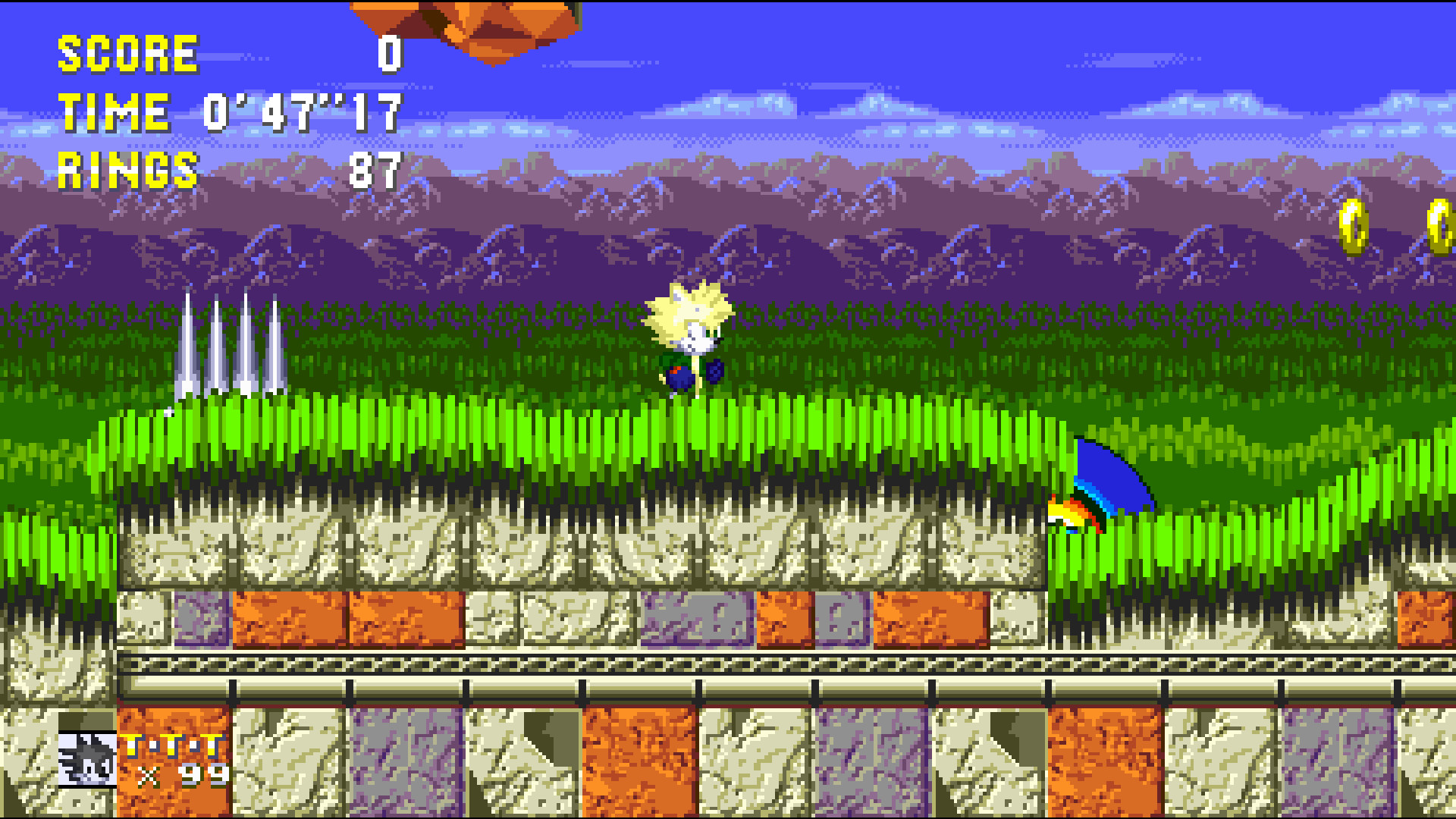Click the SCORE label in the HUD

[x=127, y=53]
